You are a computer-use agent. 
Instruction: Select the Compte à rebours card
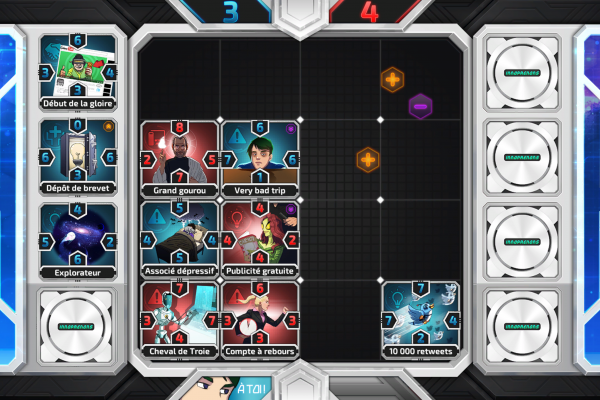click(x=260, y=319)
